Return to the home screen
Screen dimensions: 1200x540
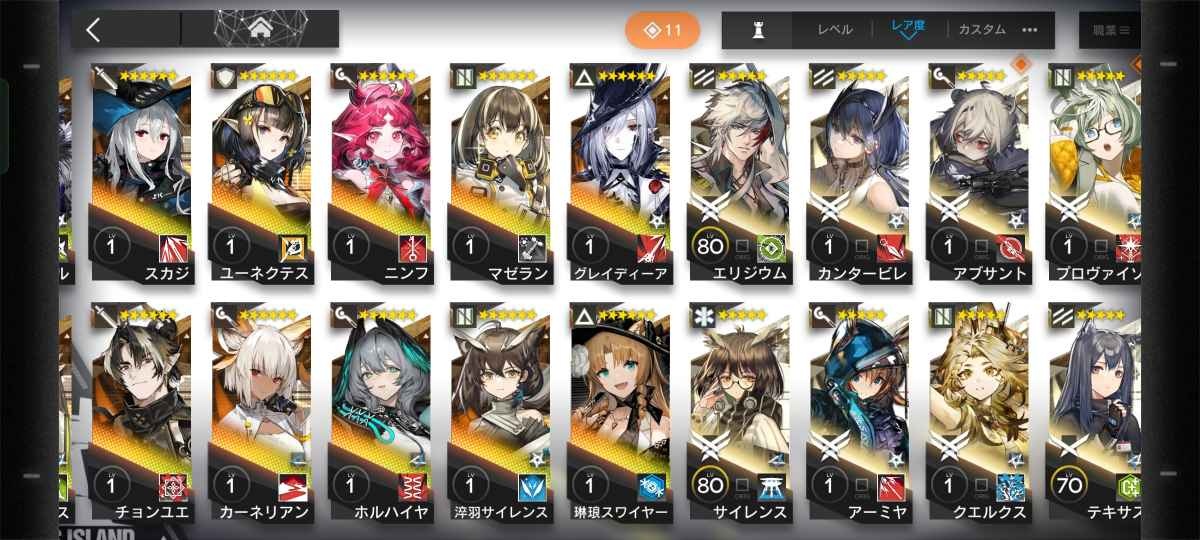[x=259, y=30]
